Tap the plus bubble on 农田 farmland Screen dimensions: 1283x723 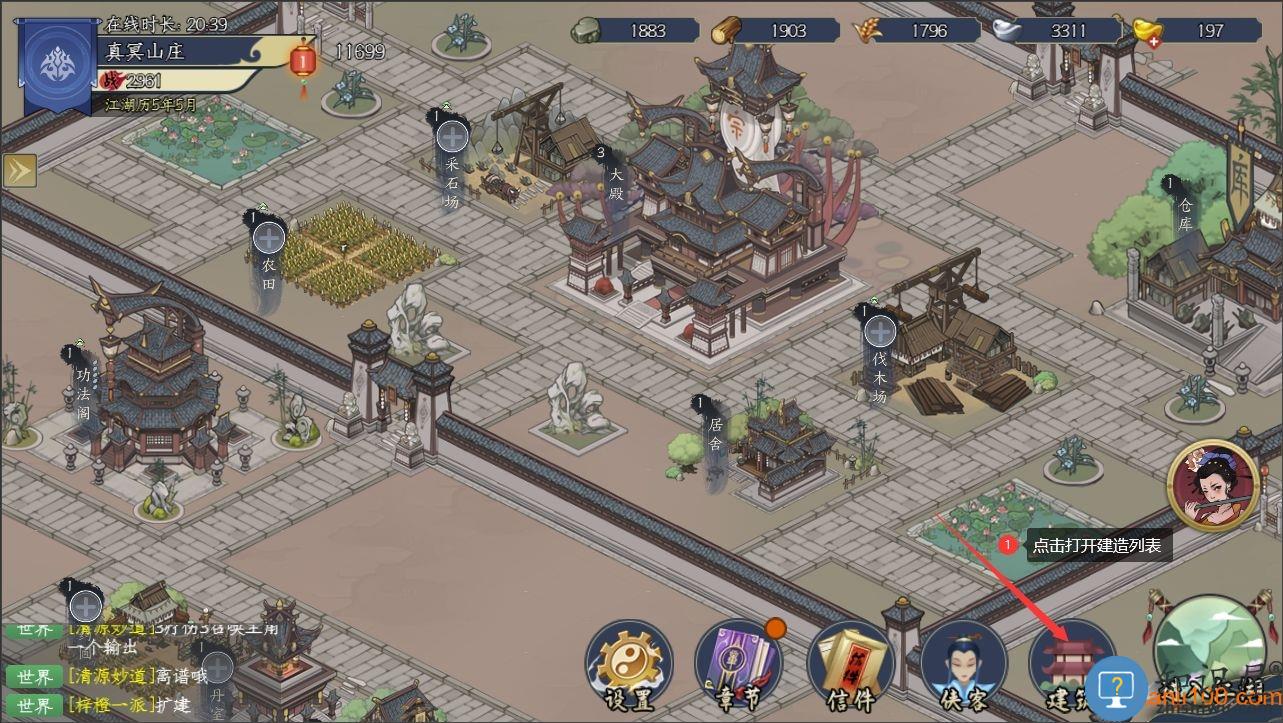pos(268,238)
